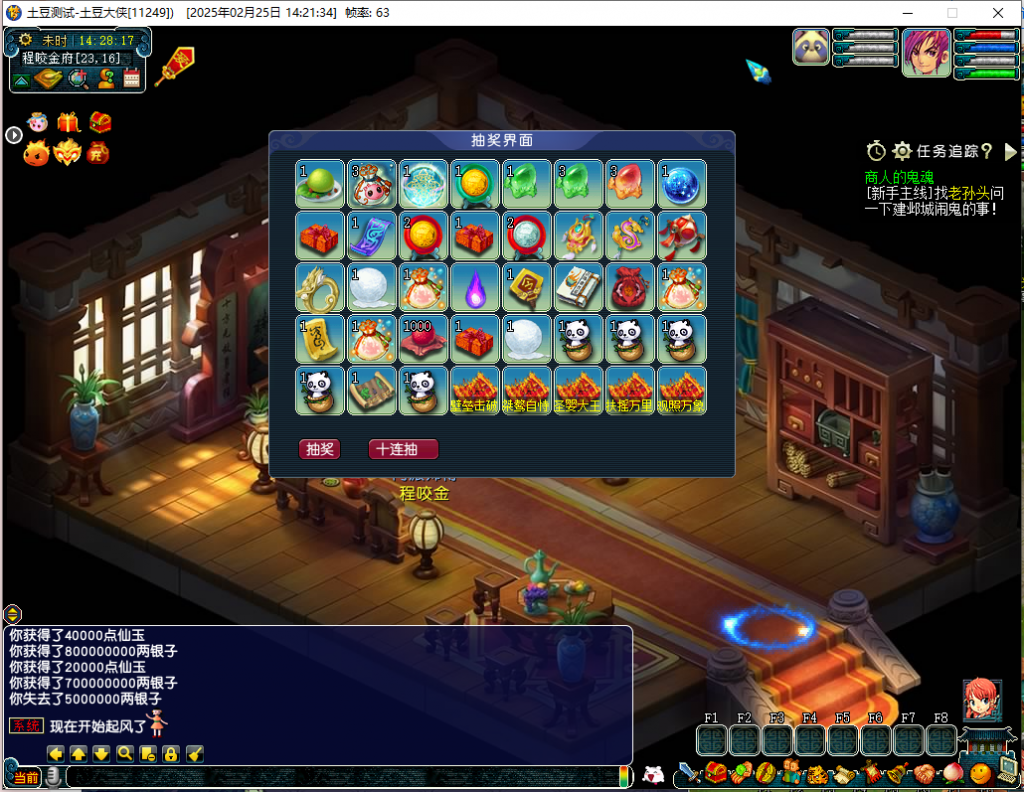The image size is (1024, 792).
Task: Open the tiger pet icon menu
Action: pos(817,773)
